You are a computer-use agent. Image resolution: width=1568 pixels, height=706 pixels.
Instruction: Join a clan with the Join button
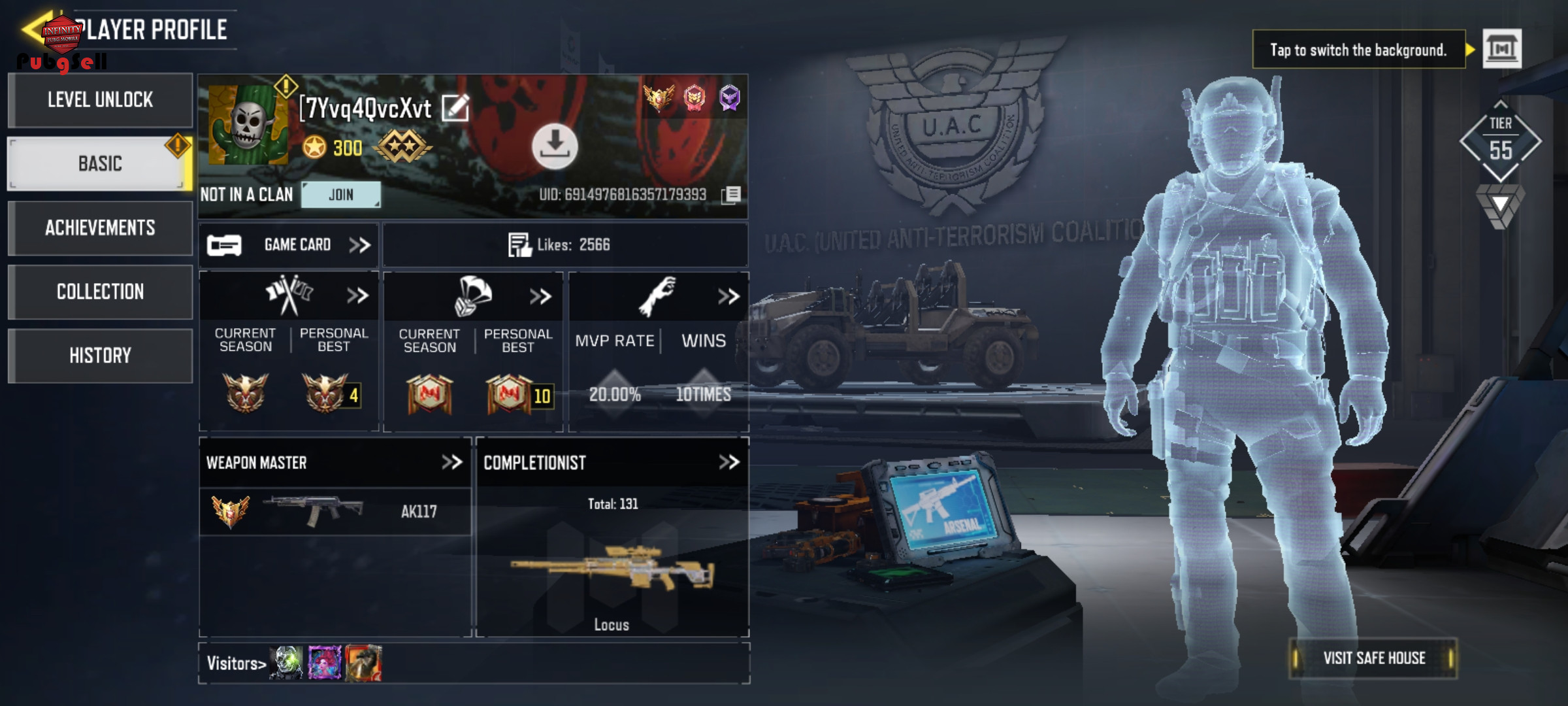click(341, 195)
